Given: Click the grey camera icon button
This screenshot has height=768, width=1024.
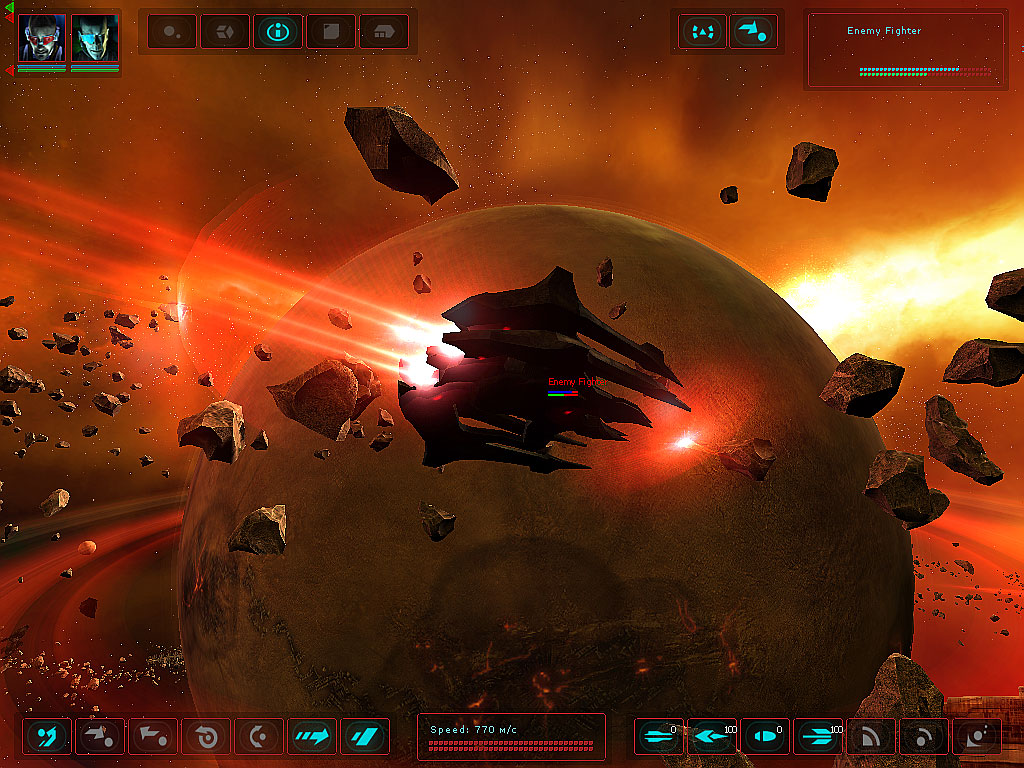Looking at the screenshot, I should click(x=977, y=737).
